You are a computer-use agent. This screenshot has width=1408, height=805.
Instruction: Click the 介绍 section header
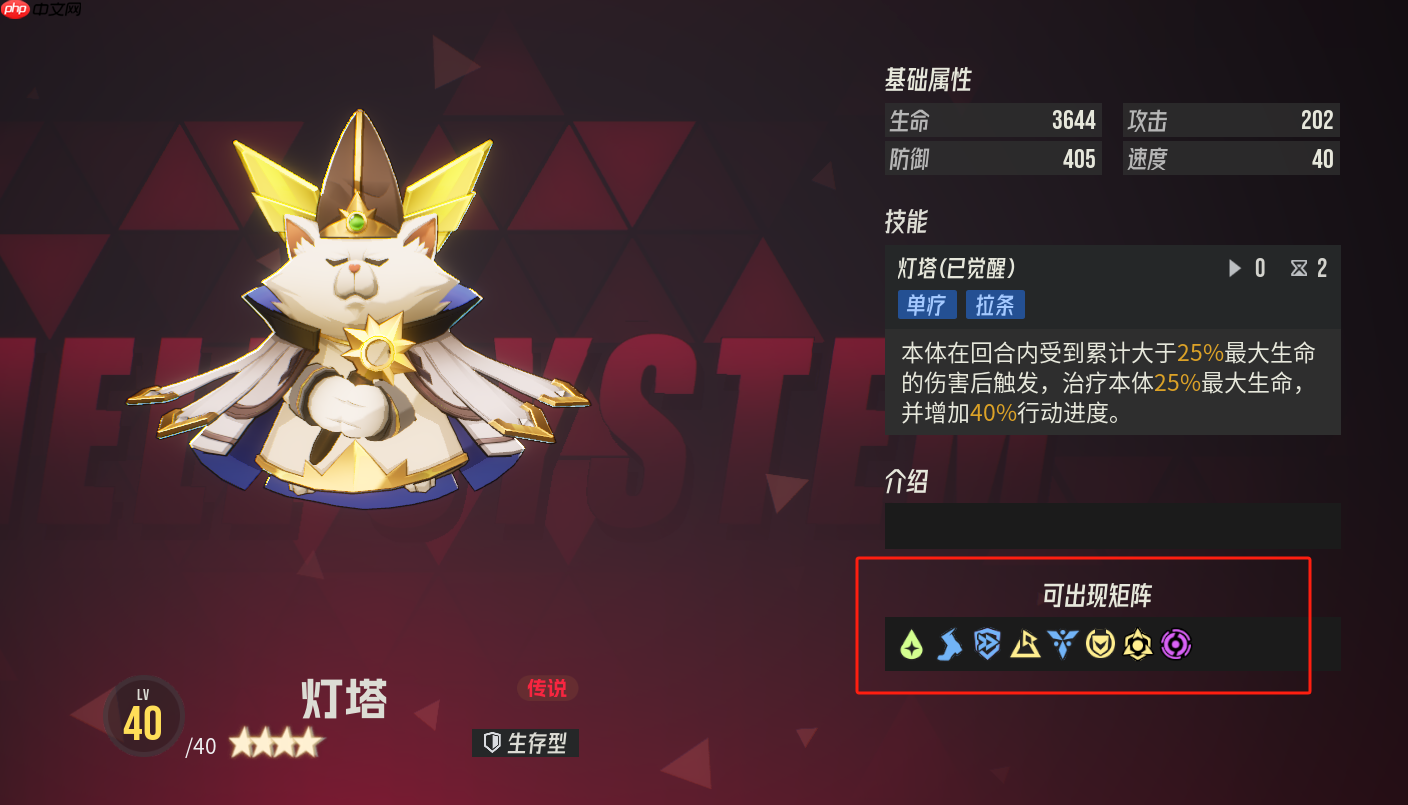tap(908, 482)
